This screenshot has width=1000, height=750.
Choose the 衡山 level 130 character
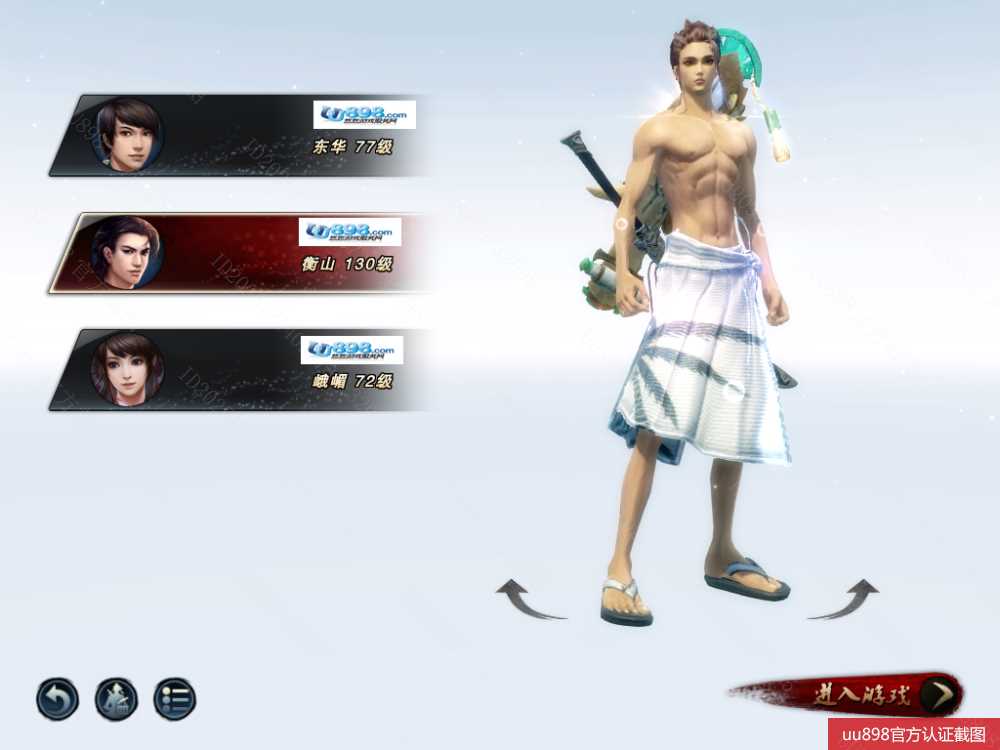tap(240, 252)
